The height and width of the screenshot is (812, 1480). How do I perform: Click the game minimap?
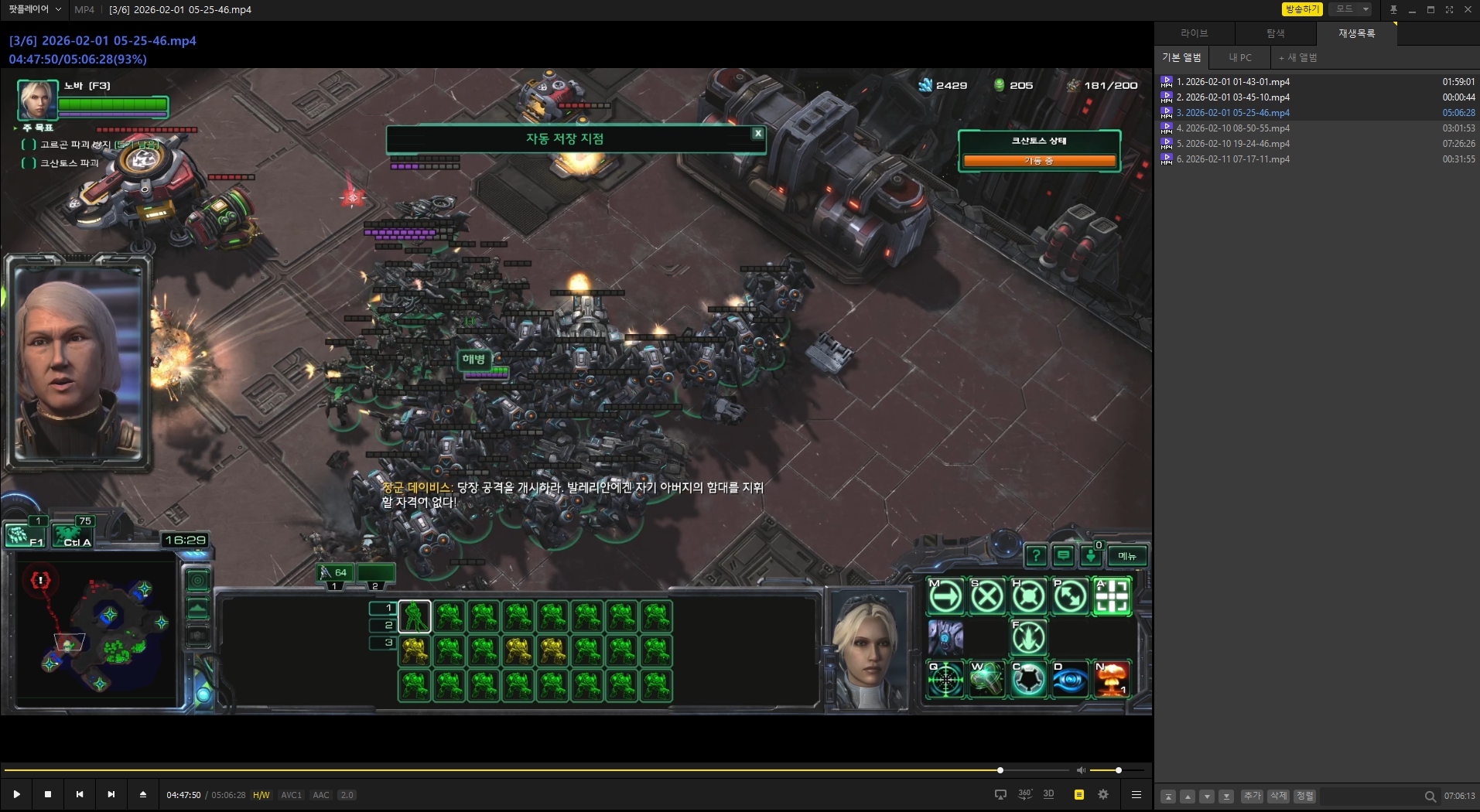[97, 626]
